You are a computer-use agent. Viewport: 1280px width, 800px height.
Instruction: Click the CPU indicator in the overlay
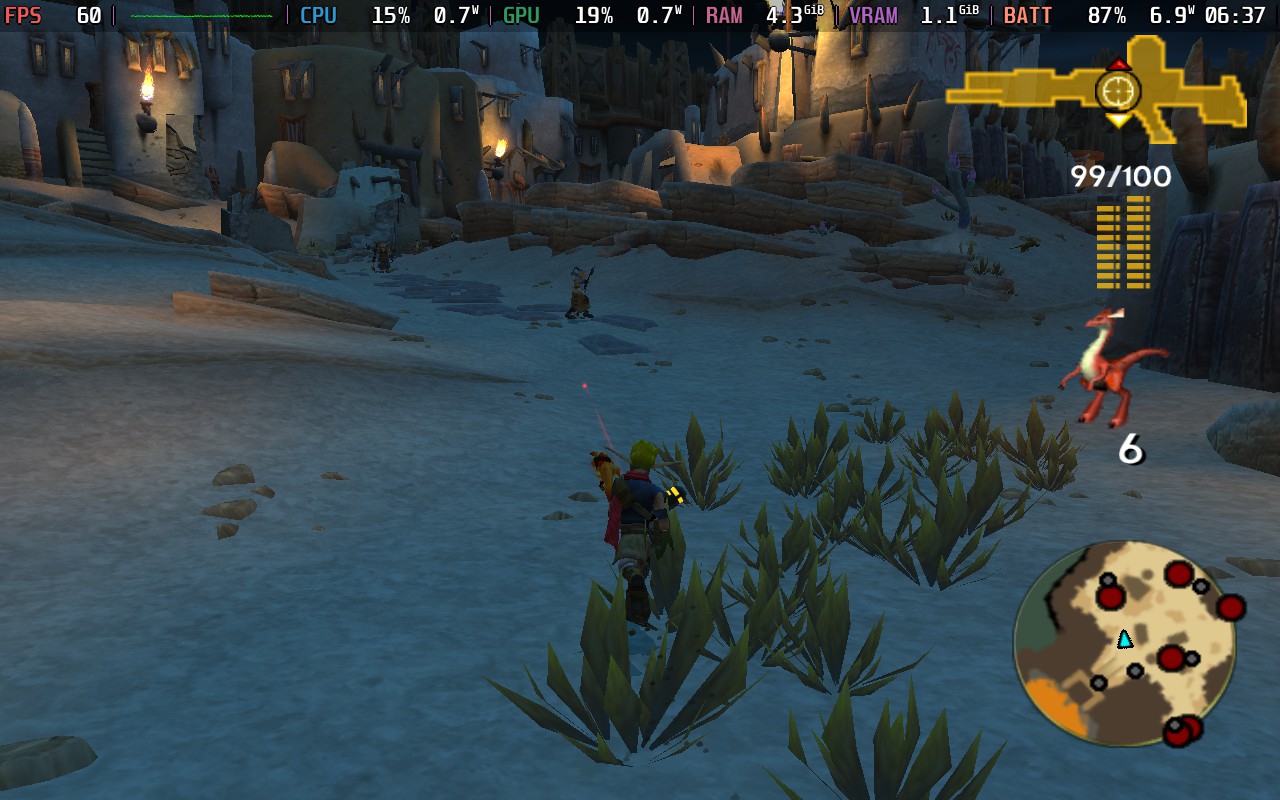317,15
